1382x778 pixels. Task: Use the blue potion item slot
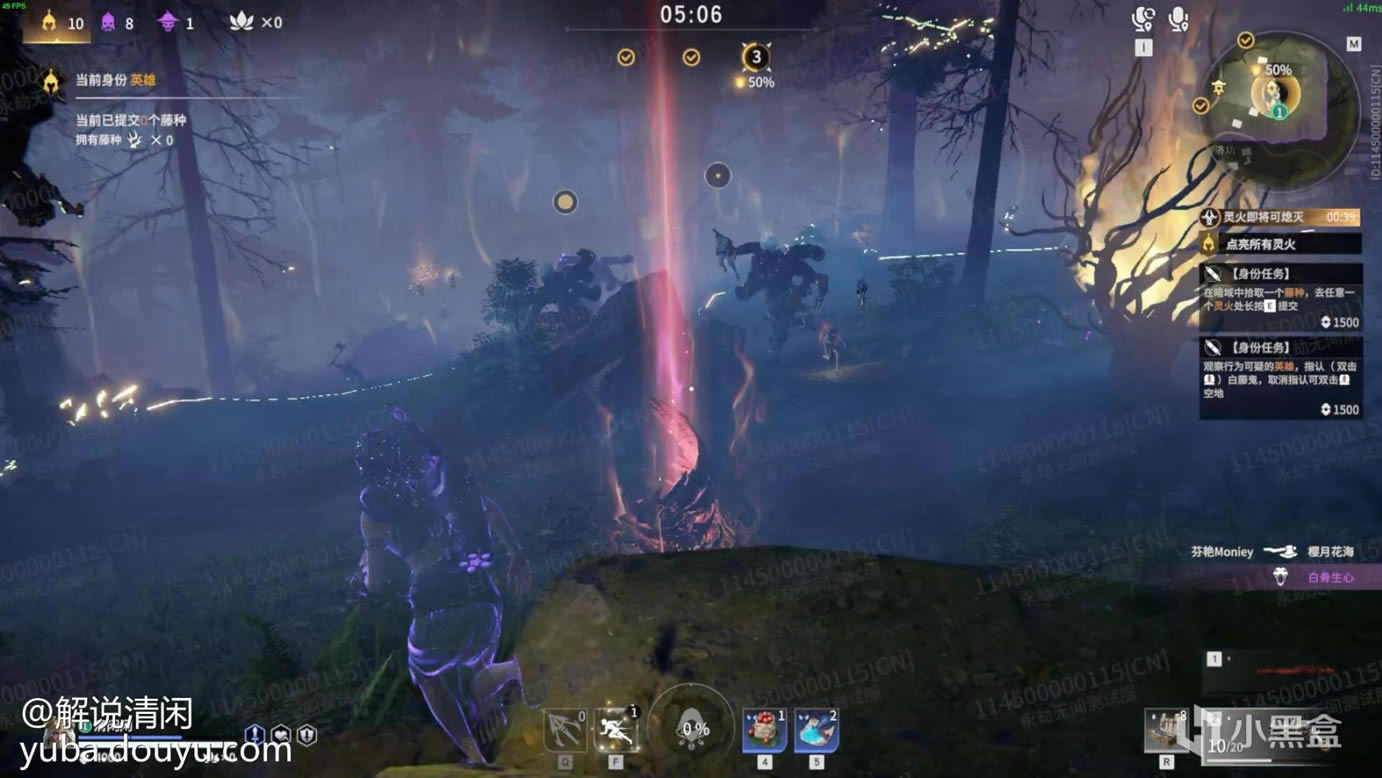(816, 730)
